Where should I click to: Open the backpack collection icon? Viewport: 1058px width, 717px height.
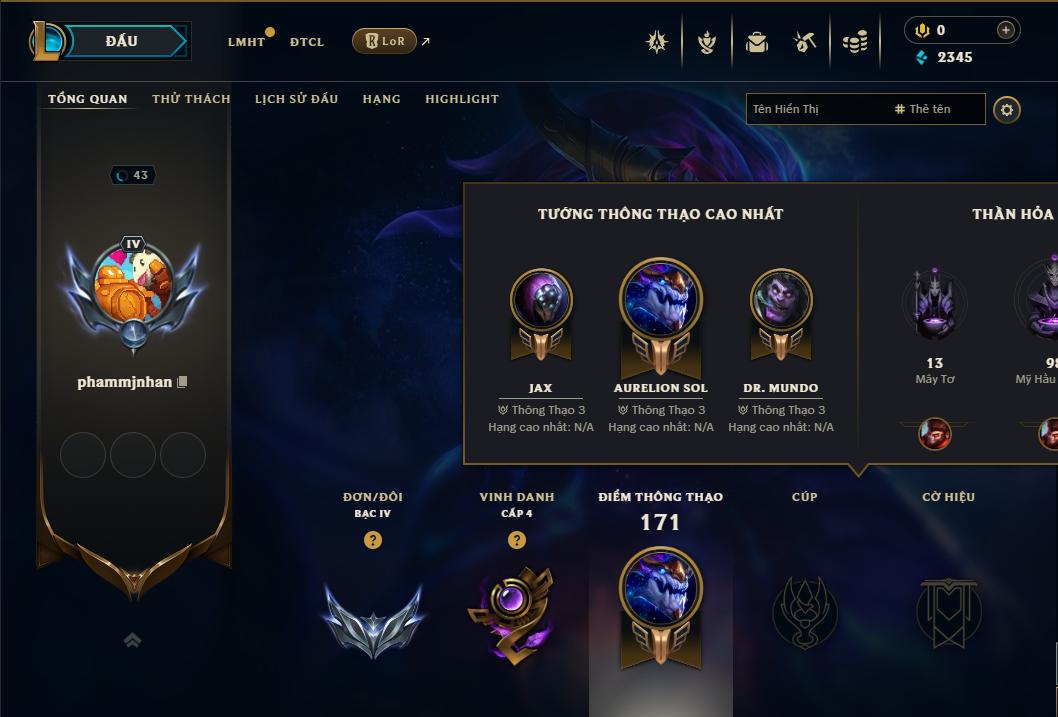[757, 42]
